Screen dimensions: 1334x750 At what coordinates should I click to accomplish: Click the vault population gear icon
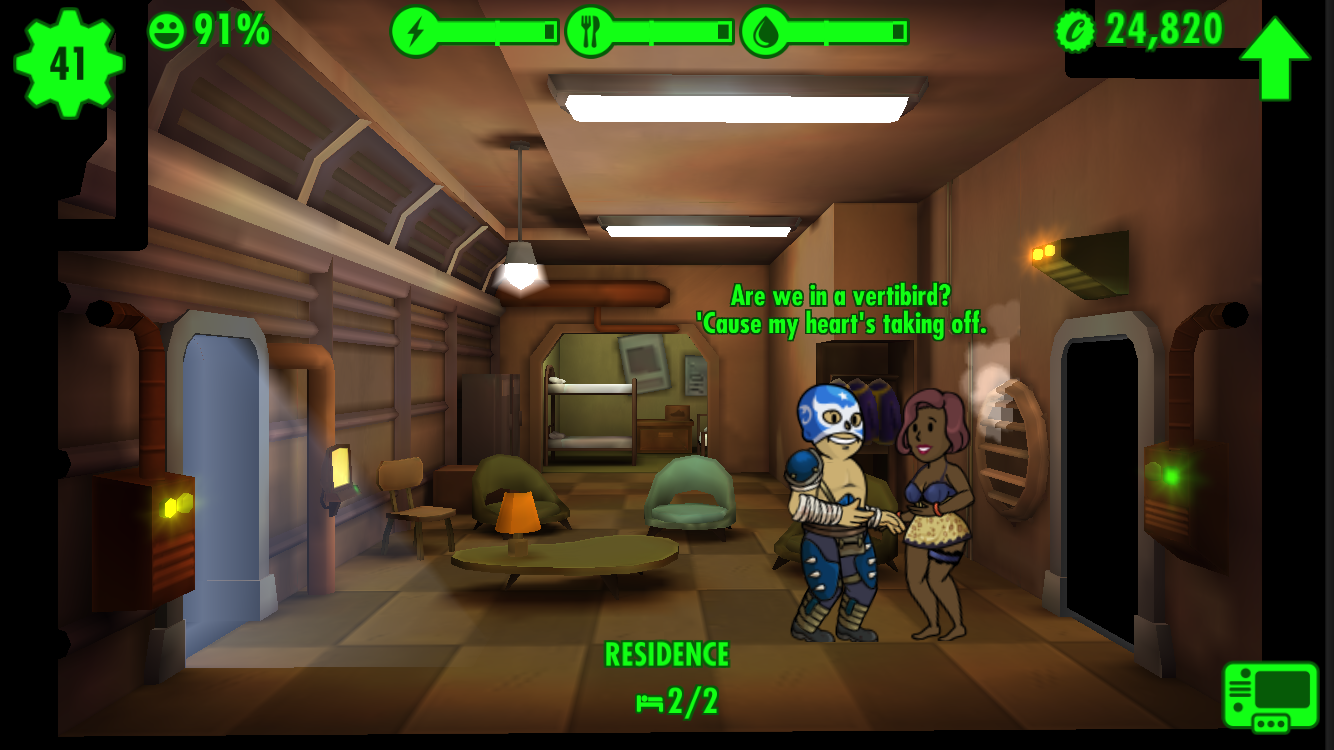68,63
